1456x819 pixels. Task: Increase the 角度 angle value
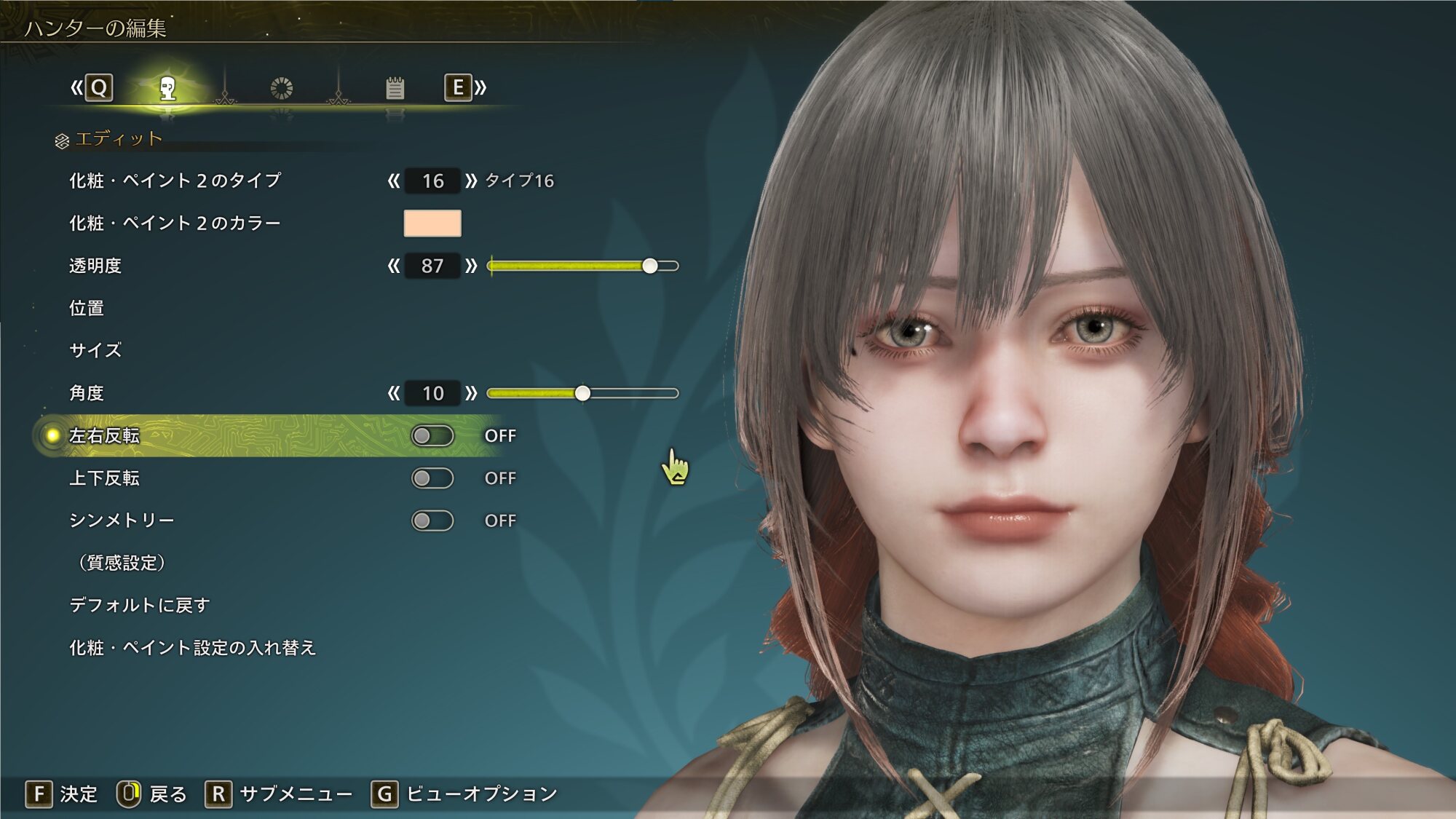(471, 393)
